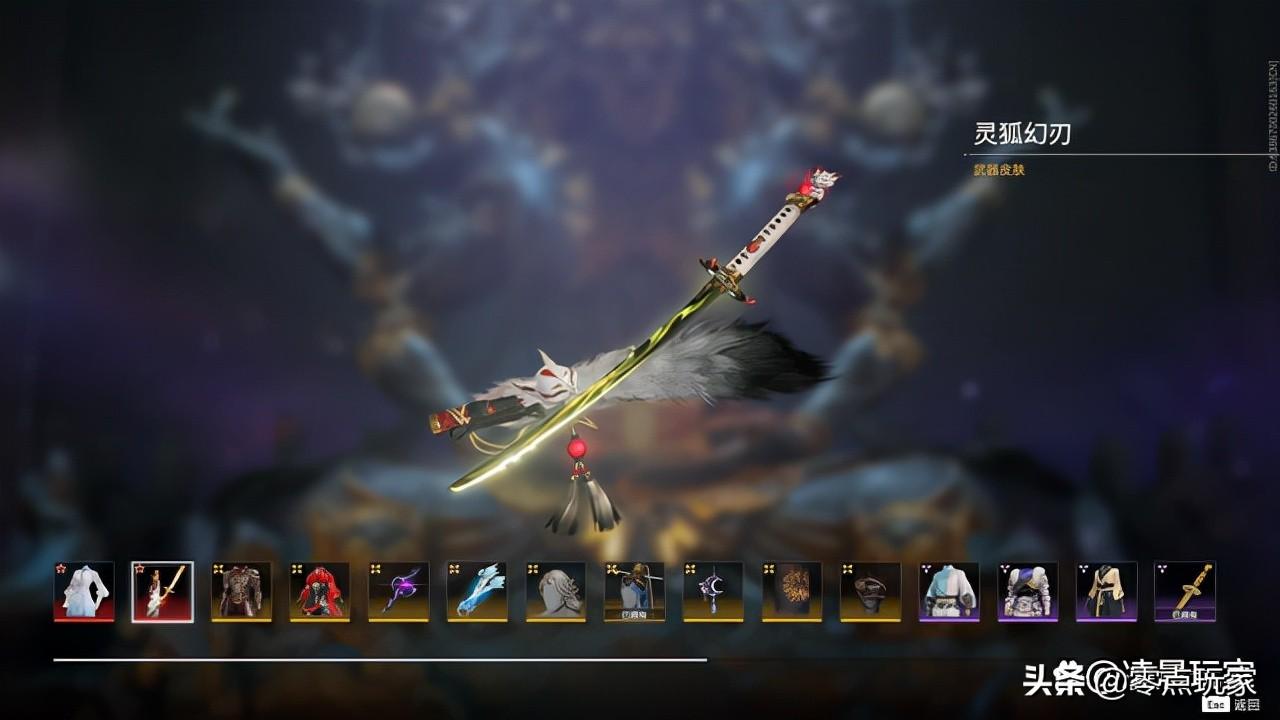
Task: Choose the cream and black robe thumbnail
Action: pyautogui.click(x=1107, y=591)
